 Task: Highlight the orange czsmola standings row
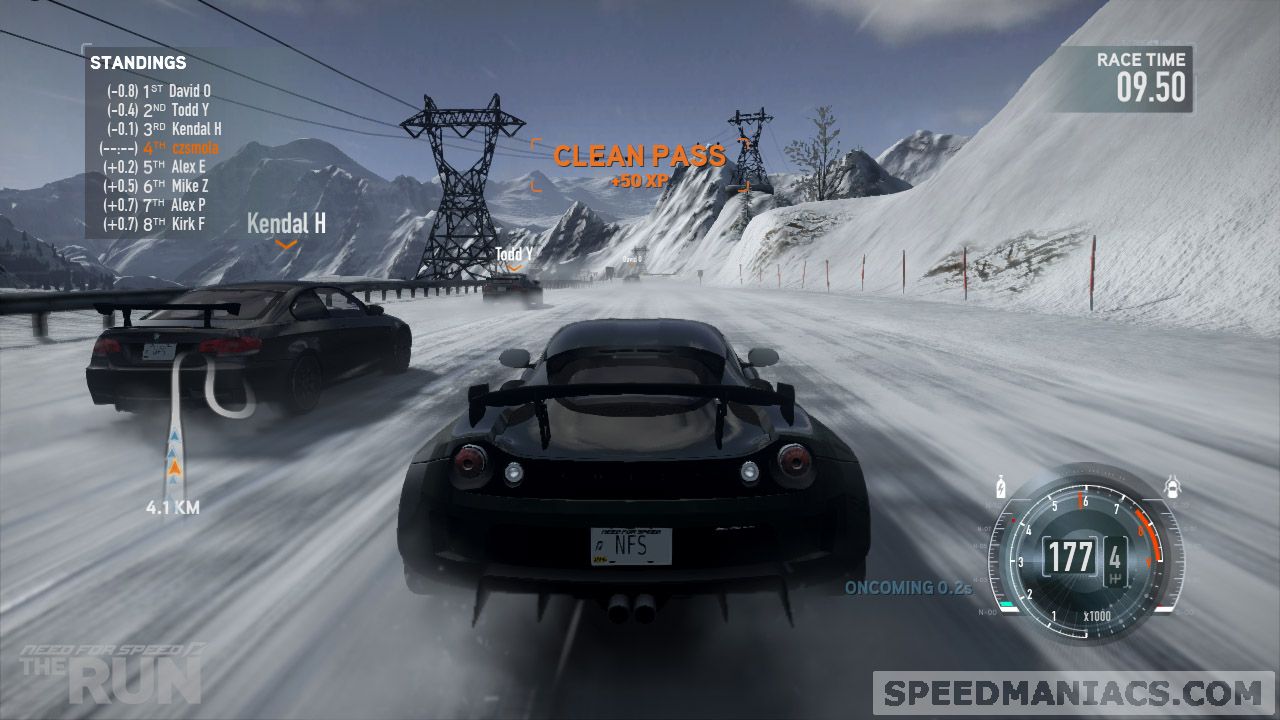(160, 148)
